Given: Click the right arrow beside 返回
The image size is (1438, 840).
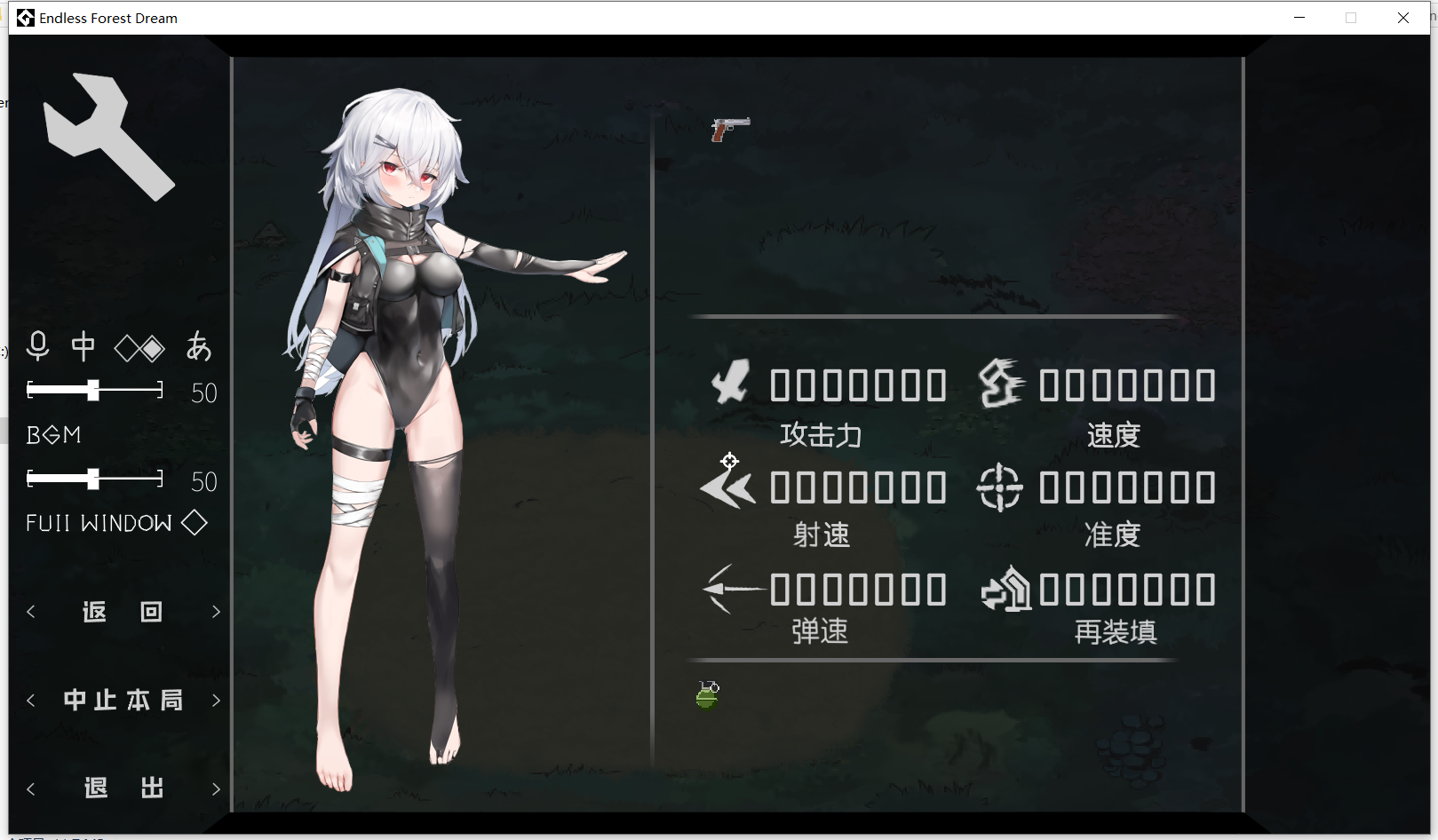Looking at the screenshot, I should point(216,611).
